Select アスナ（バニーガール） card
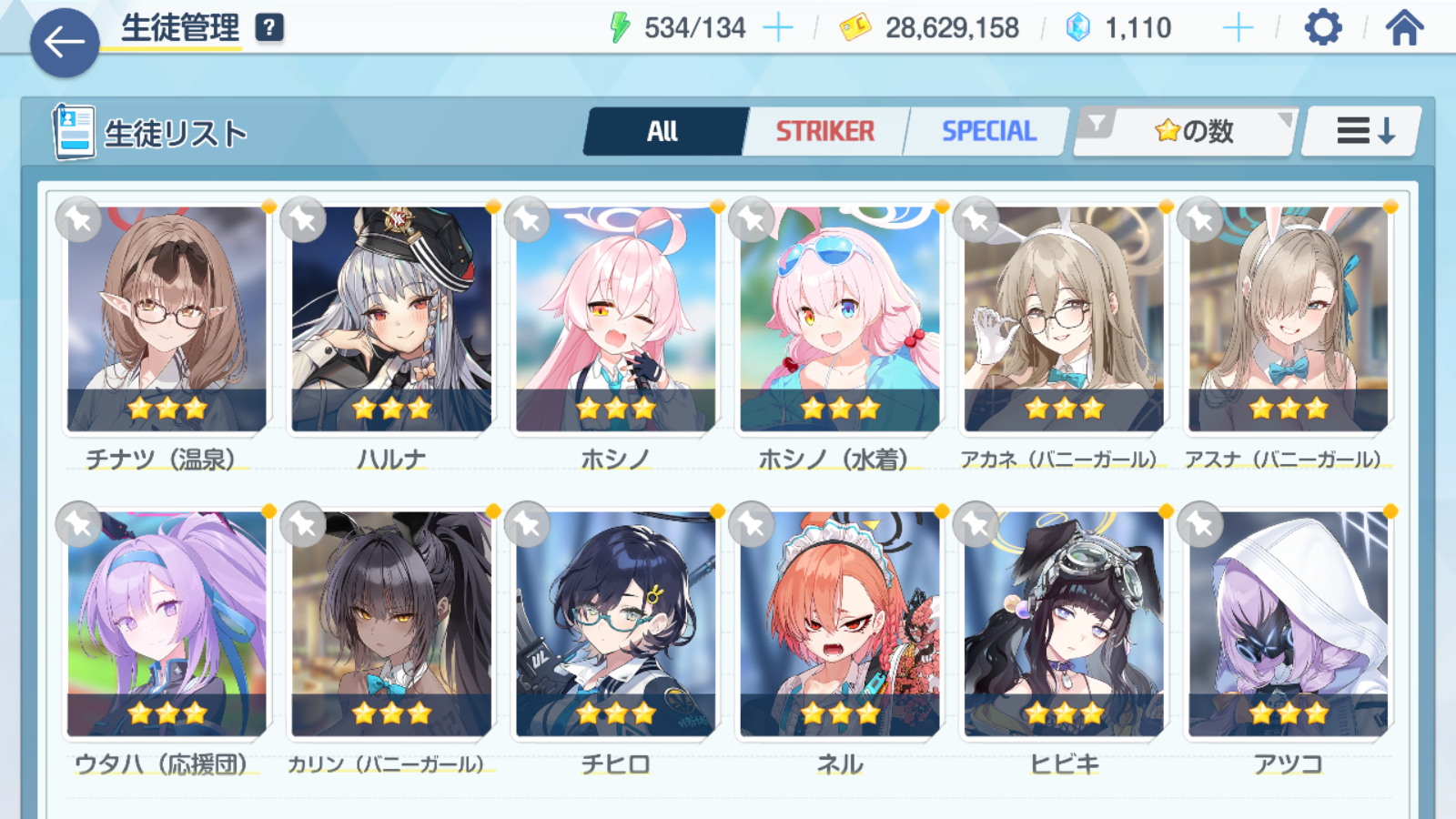 coord(1288,318)
